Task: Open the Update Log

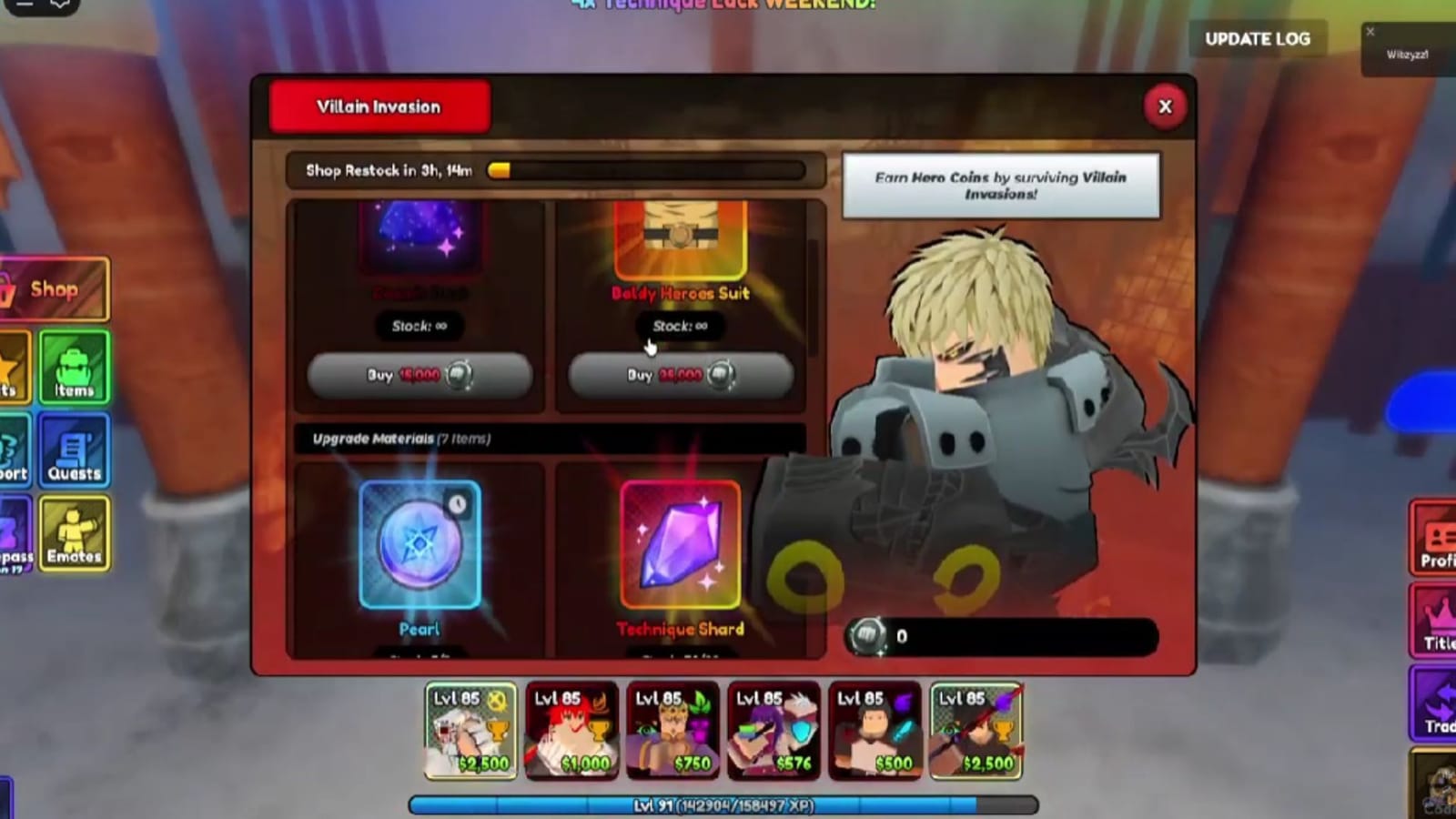Action: tap(1259, 39)
